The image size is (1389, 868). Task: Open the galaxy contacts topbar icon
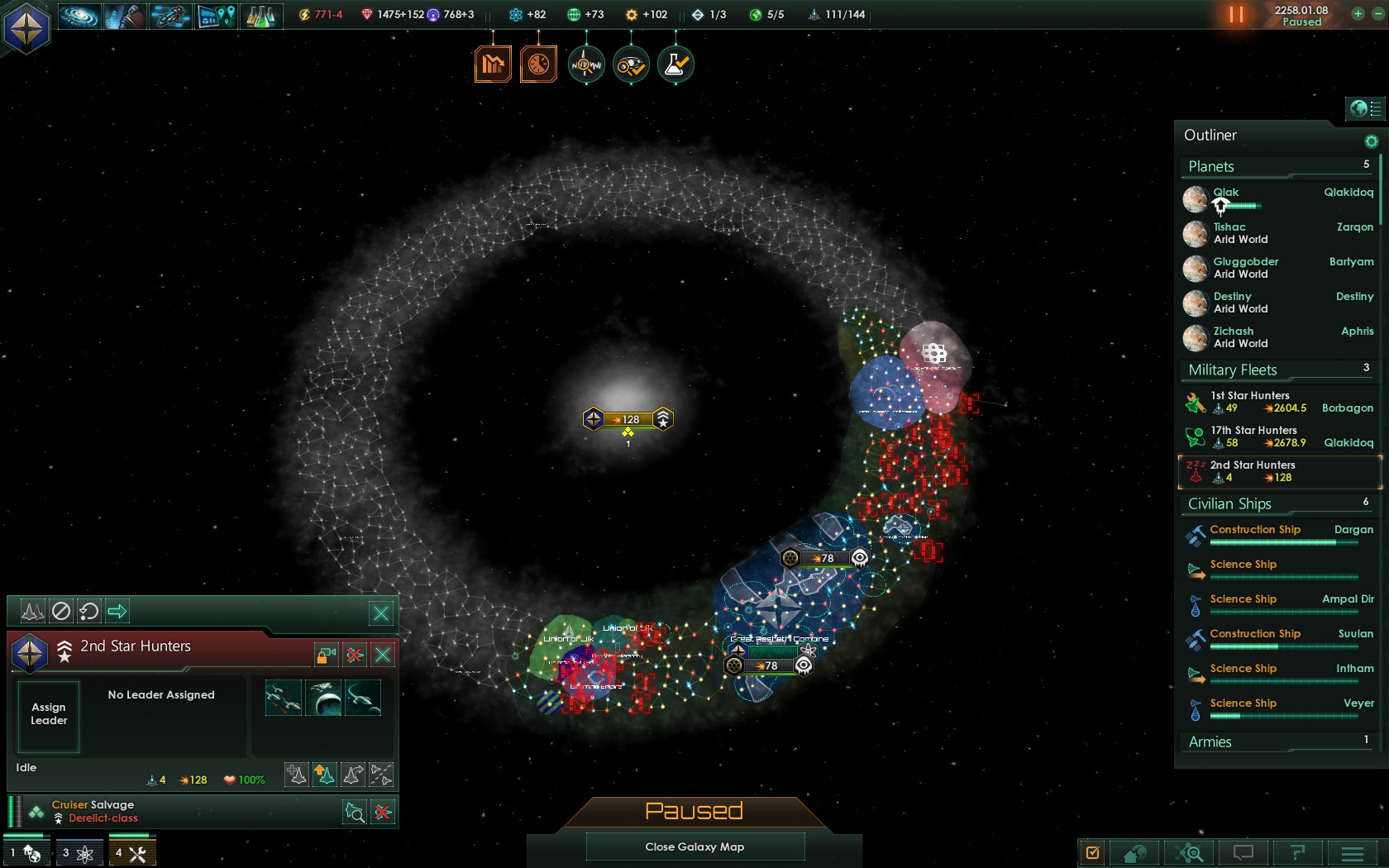click(x=80, y=16)
